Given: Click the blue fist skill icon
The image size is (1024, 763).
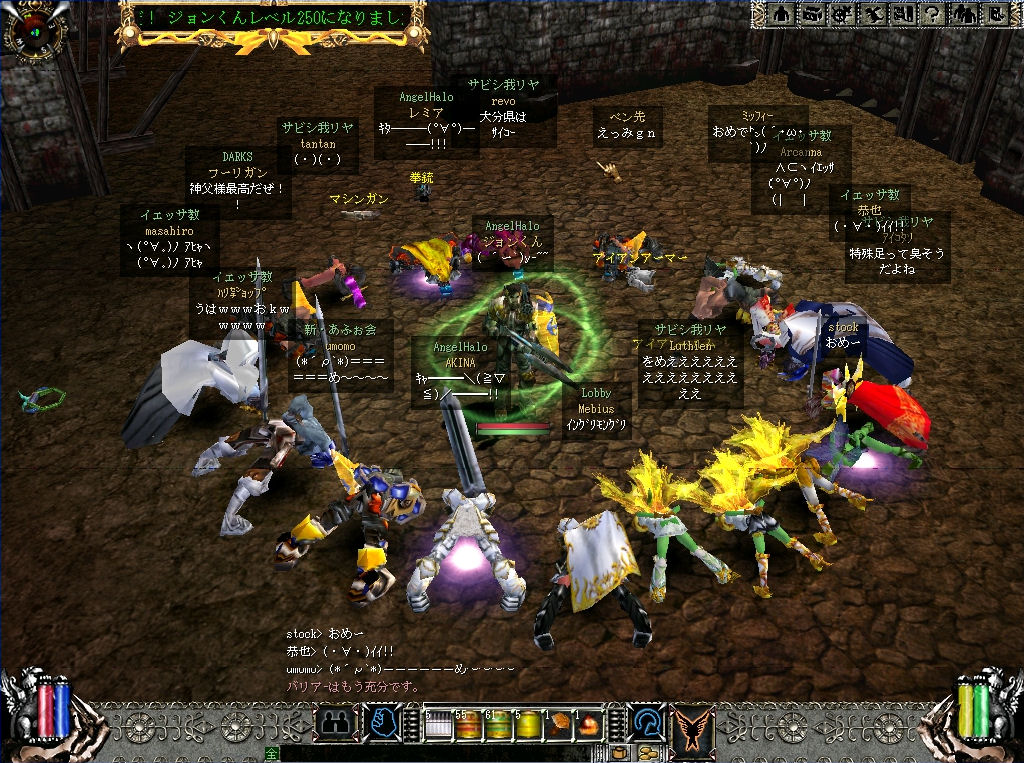Looking at the screenshot, I should [x=385, y=722].
